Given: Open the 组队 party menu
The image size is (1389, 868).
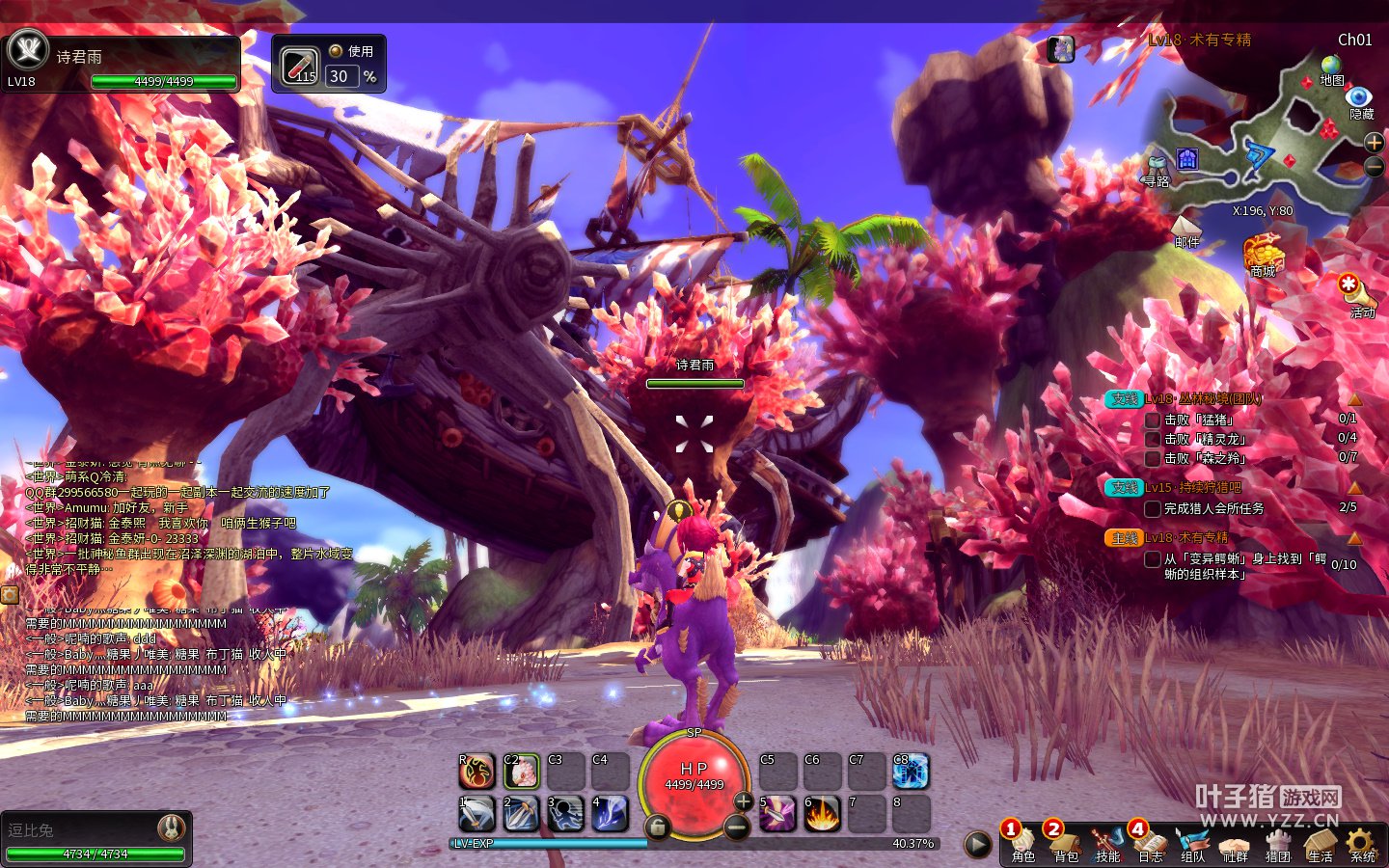Looking at the screenshot, I should [x=1192, y=842].
